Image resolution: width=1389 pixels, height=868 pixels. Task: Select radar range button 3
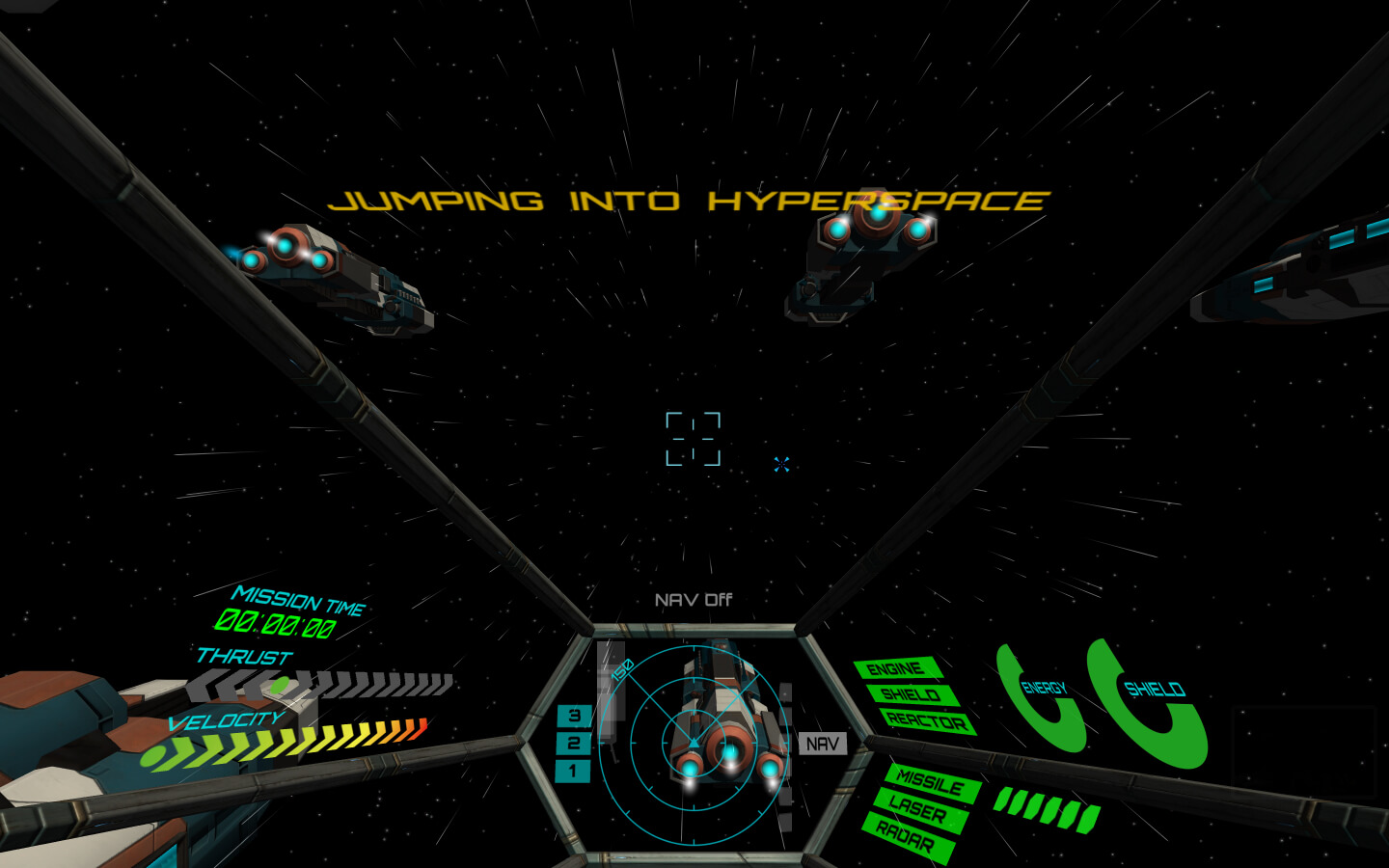point(573,716)
